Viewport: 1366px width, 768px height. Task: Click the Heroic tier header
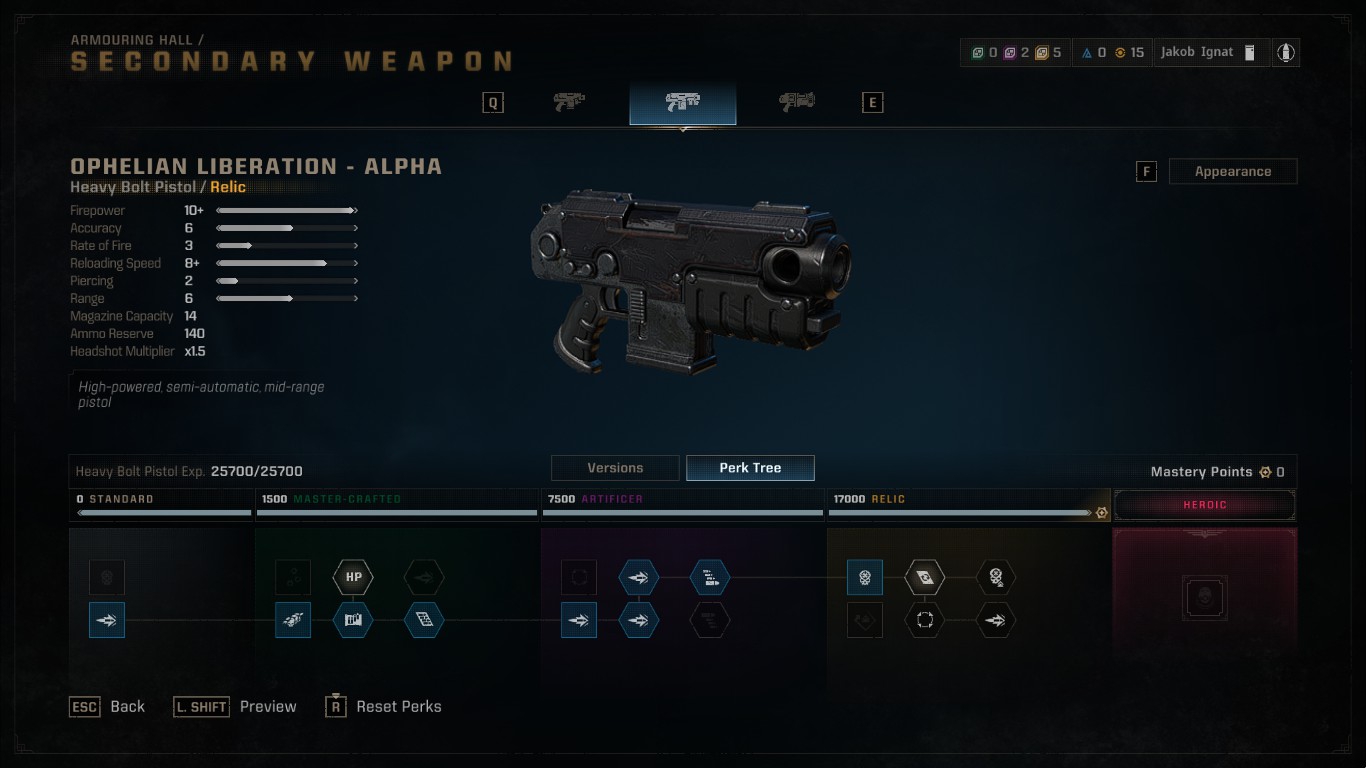click(1204, 505)
